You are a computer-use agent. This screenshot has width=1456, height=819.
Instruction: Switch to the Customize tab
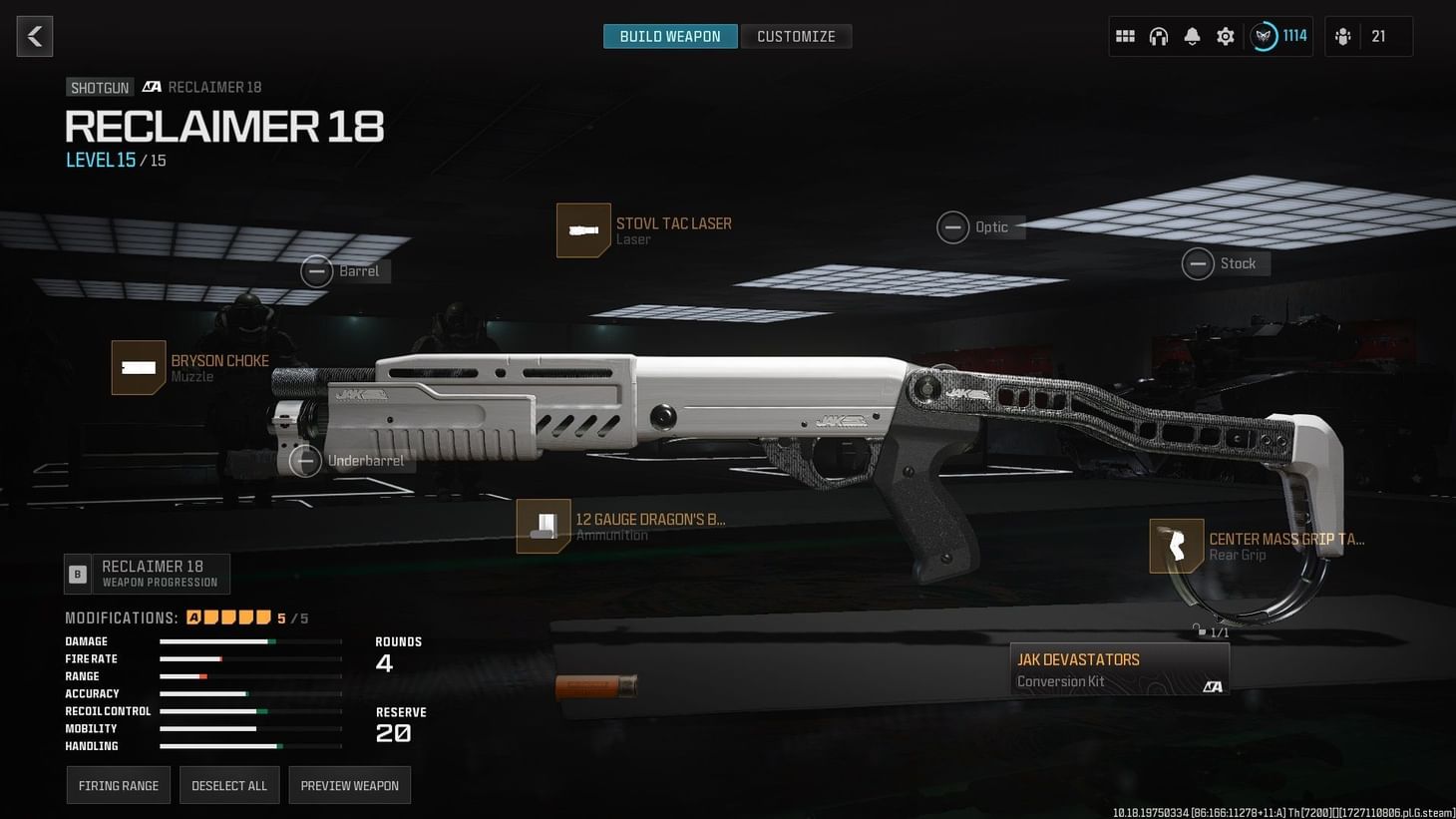796,36
